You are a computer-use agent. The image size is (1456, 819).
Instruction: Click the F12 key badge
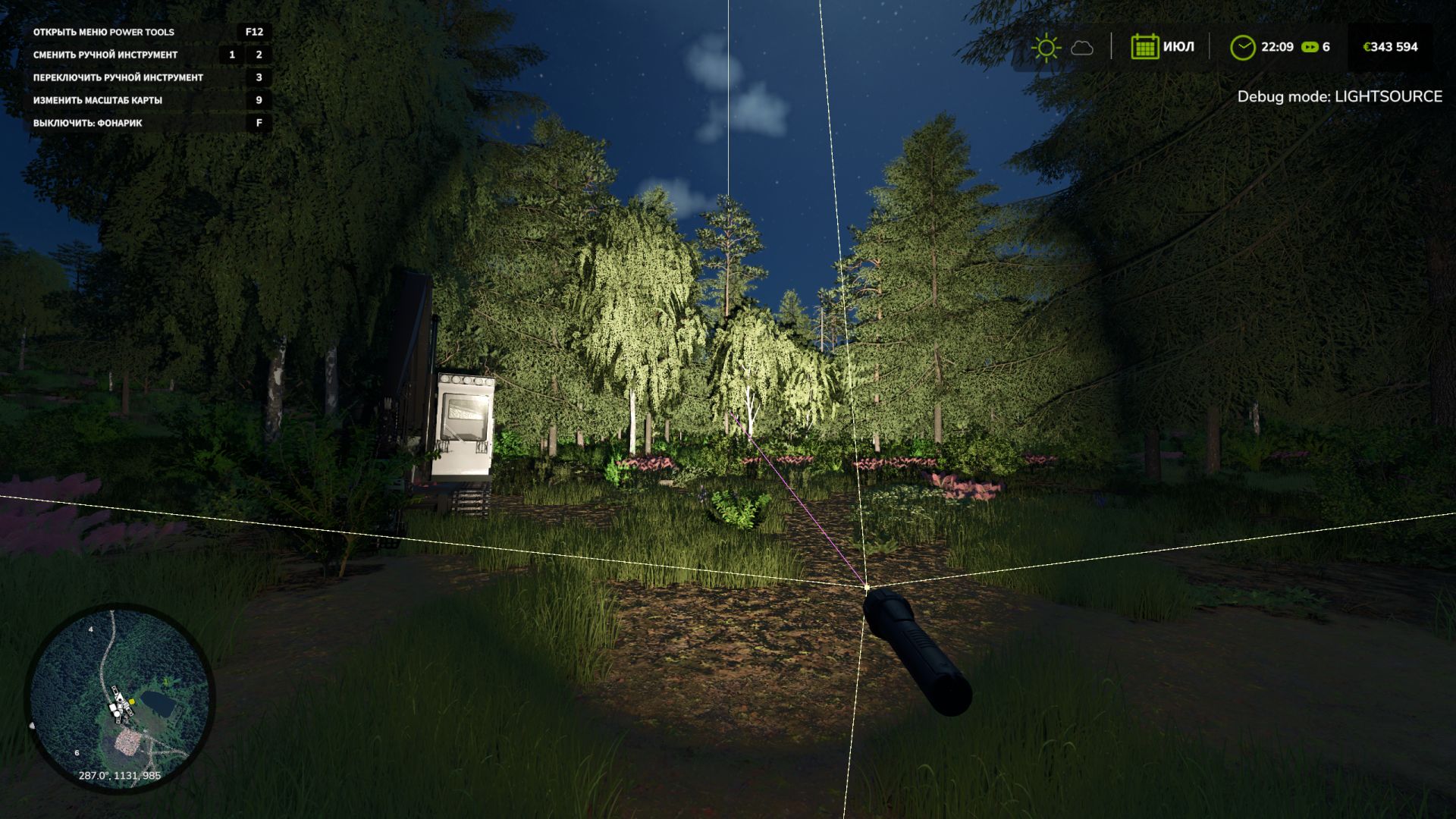click(x=253, y=33)
